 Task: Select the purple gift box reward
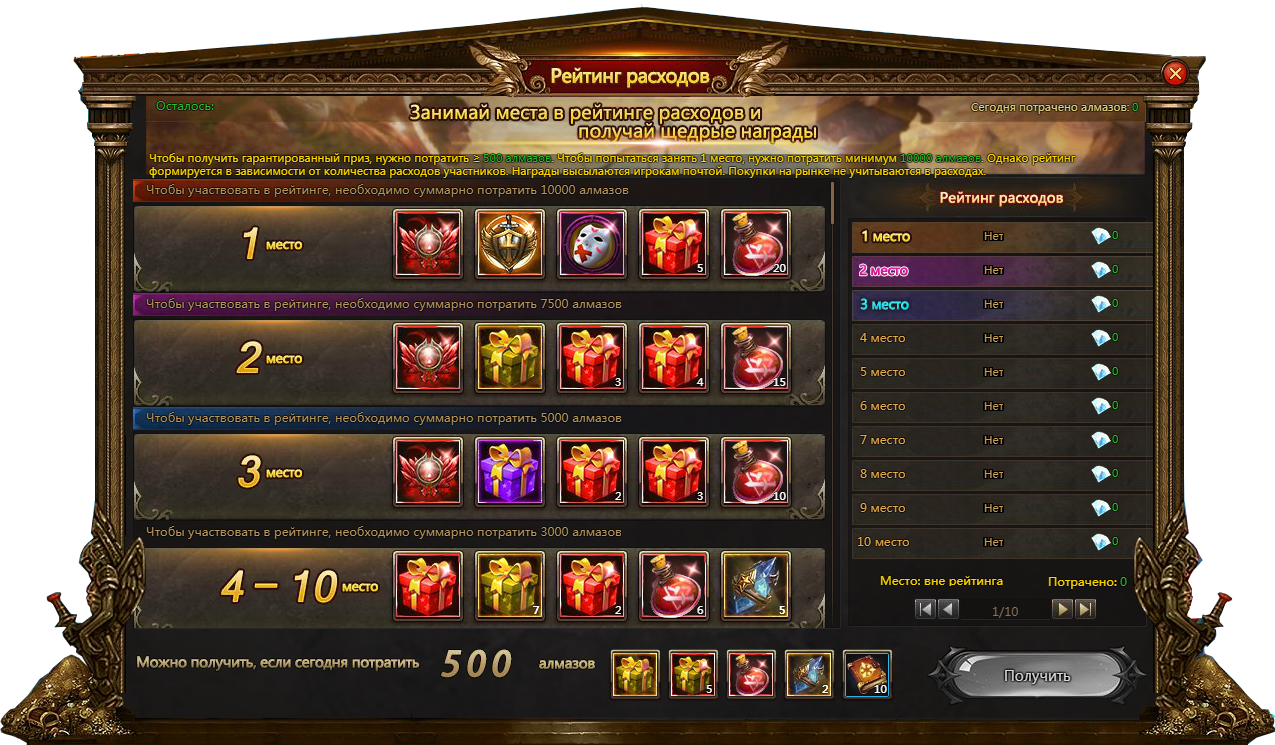coord(510,471)
